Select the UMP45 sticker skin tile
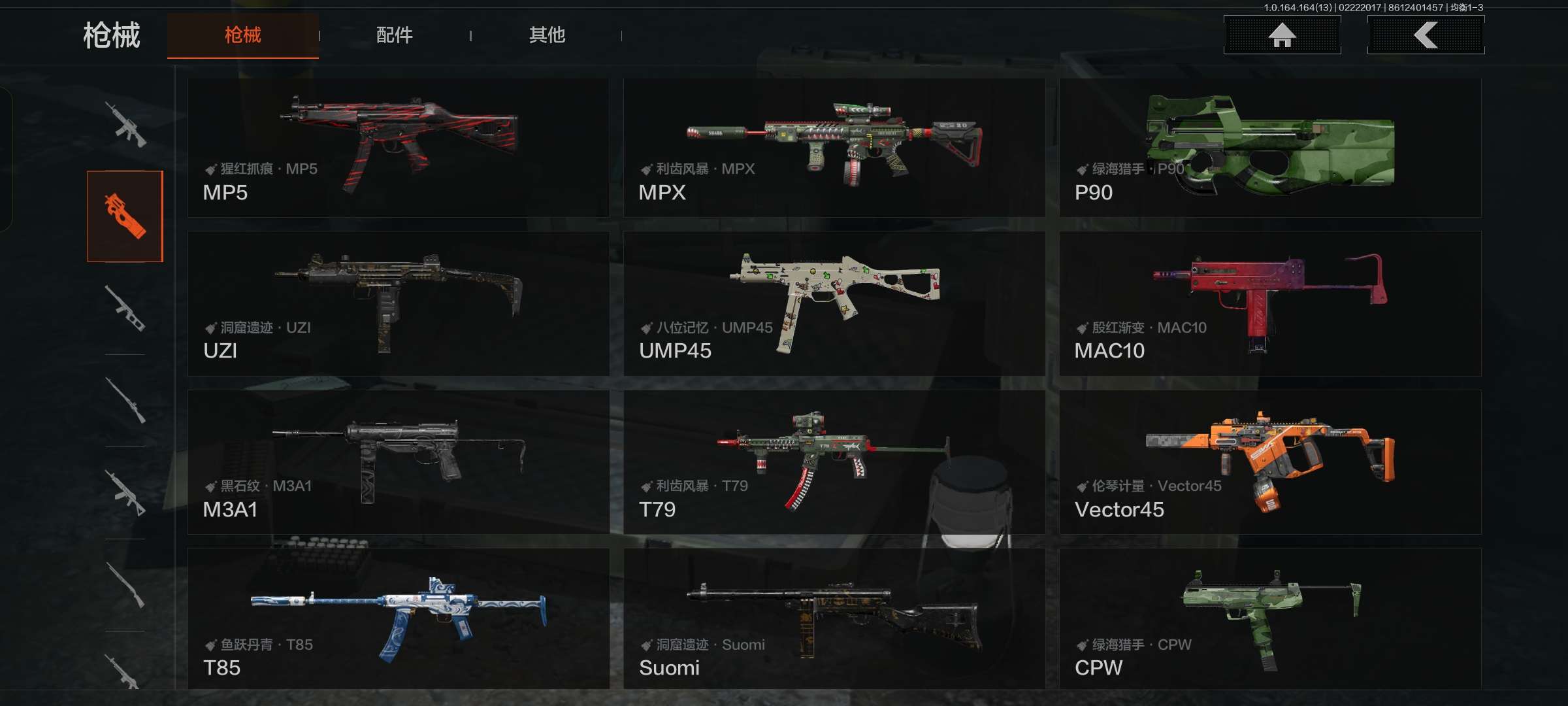This screenshot has height=706, width=1568. pos(834,303)
